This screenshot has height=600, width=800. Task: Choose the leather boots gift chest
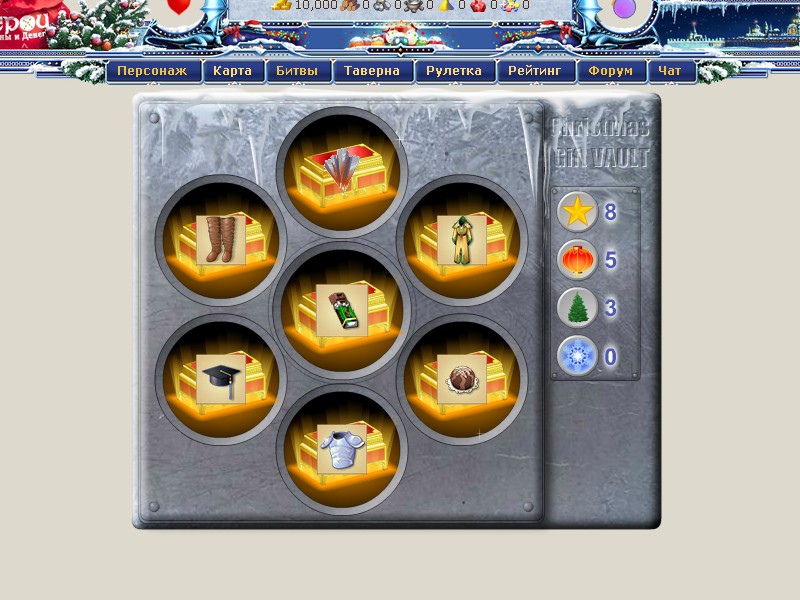[x=221, y=240]
